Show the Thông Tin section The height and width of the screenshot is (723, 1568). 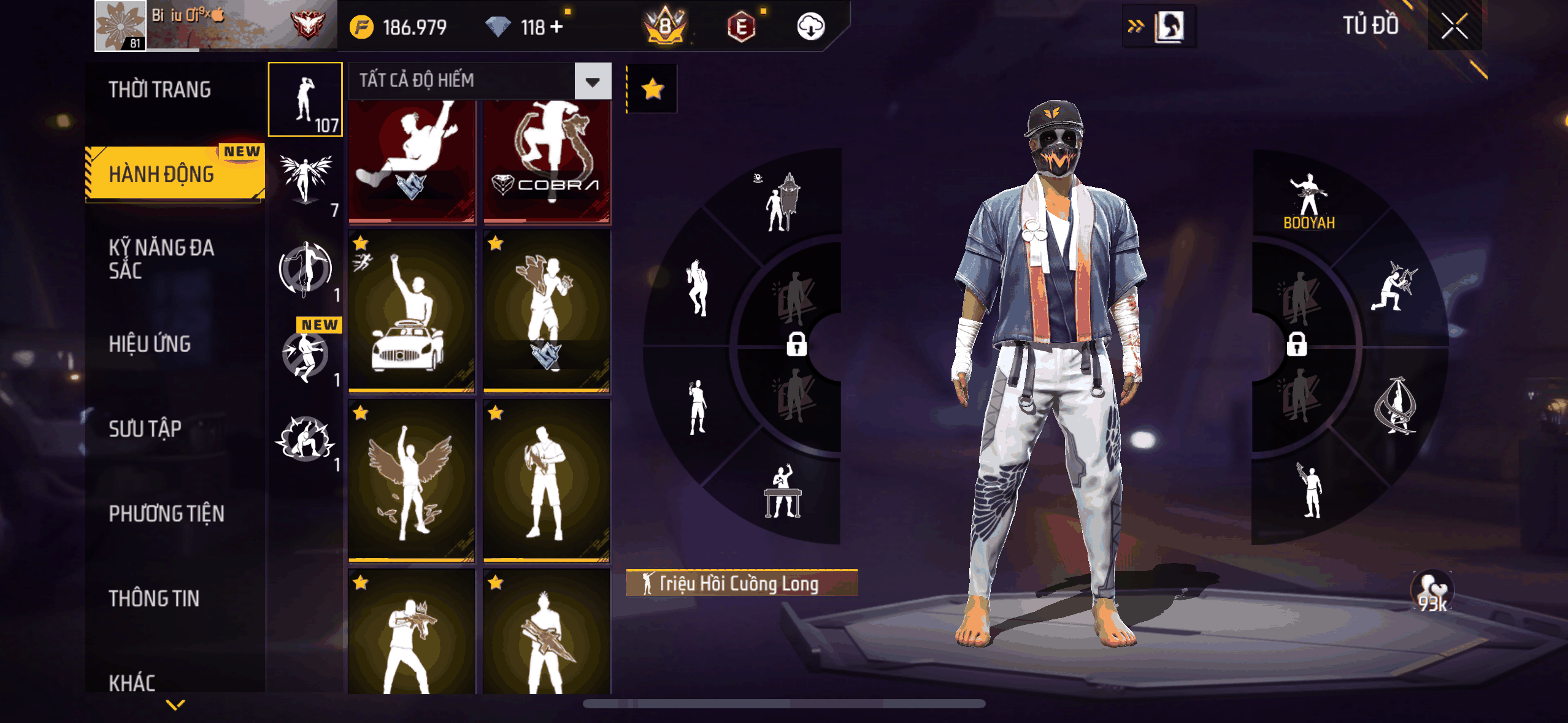154,598
